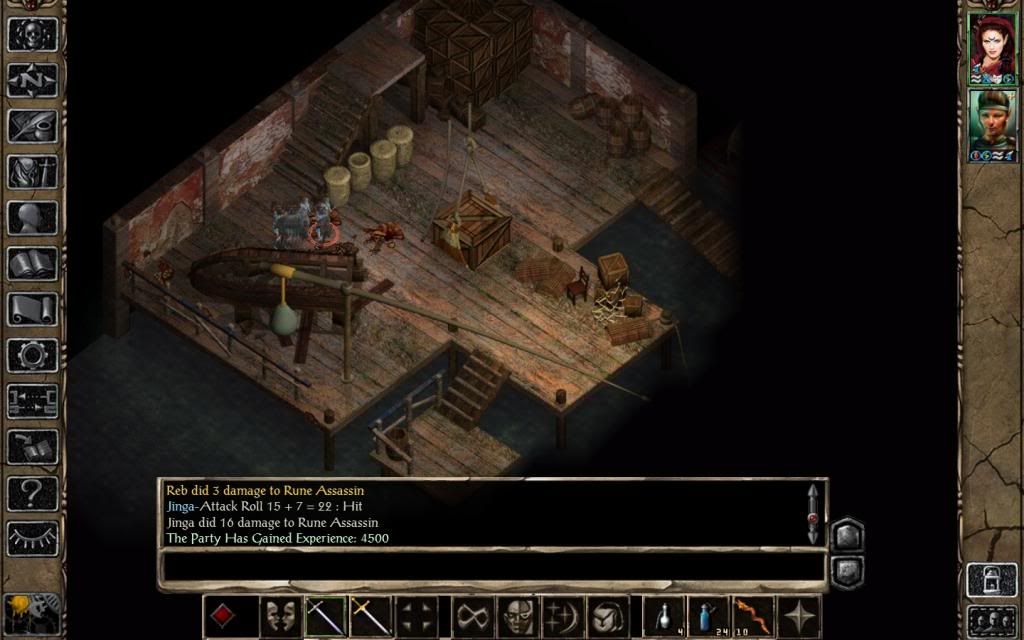This screenshot has width=1024, height=640.
Task: Use the blue potion with count 24
Action: click(708, 615)
